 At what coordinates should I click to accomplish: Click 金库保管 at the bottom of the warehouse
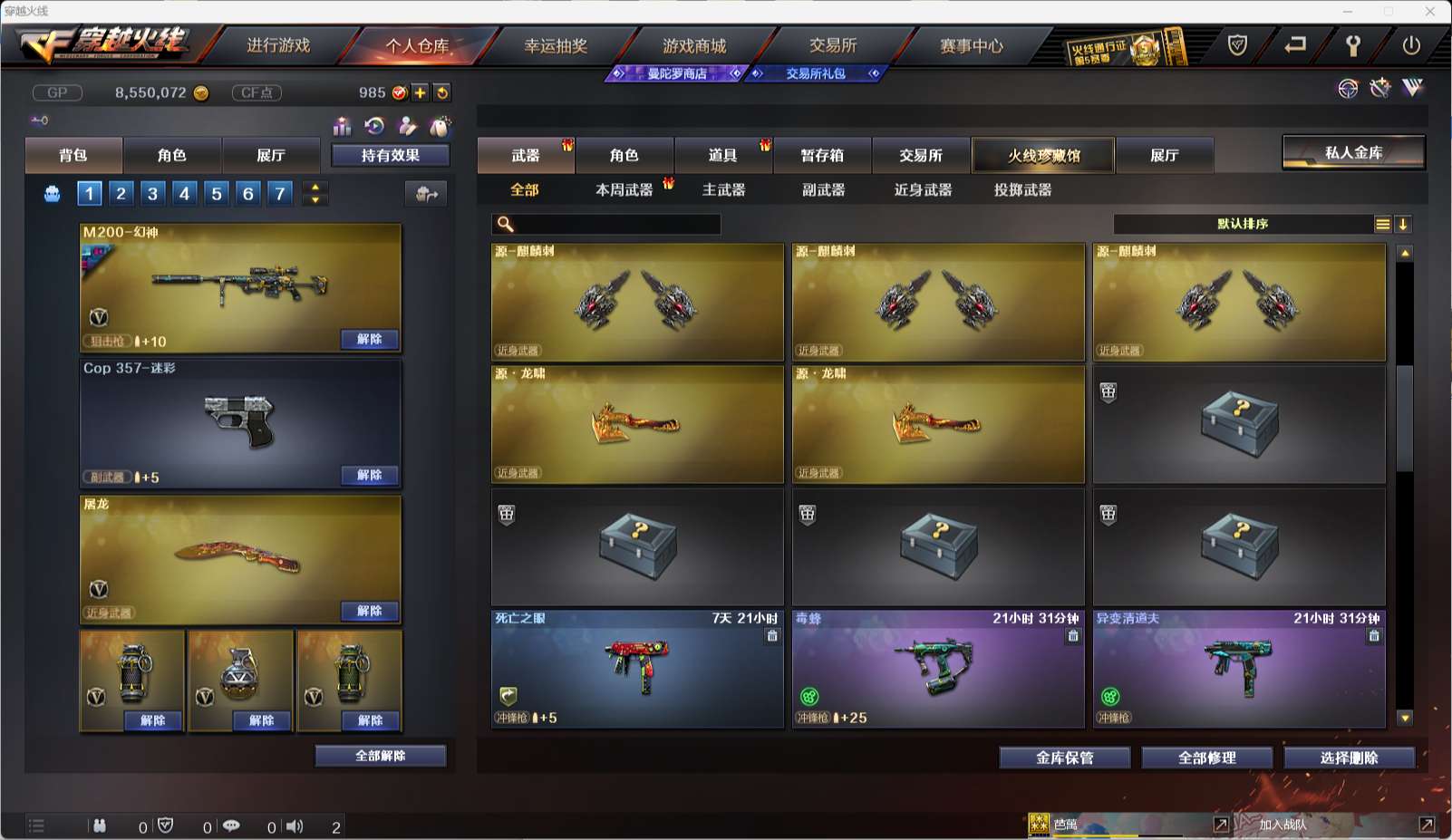coord(1064,758)
